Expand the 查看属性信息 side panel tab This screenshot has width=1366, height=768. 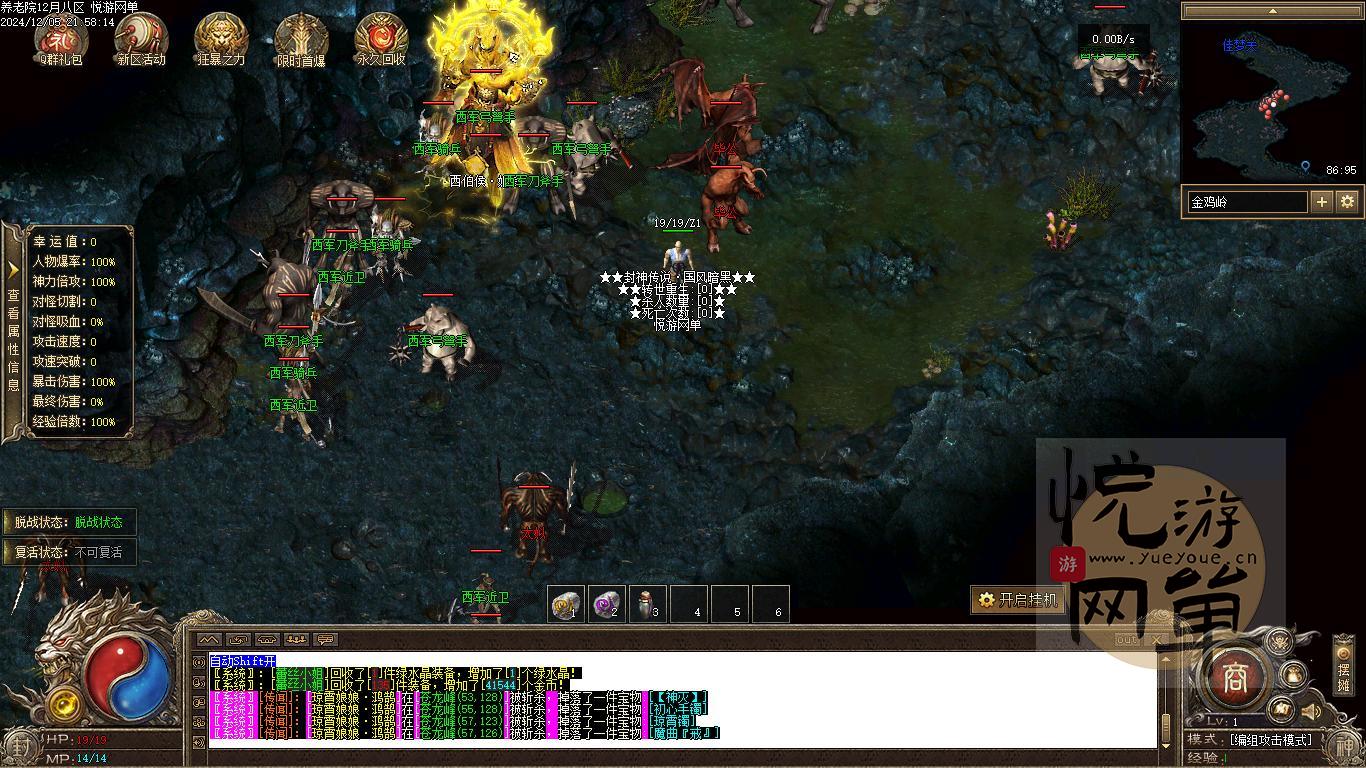coord(13,332)
